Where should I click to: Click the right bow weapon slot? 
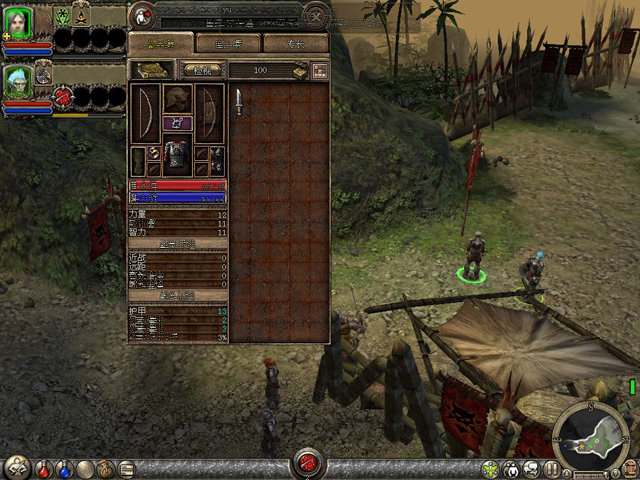210,111
